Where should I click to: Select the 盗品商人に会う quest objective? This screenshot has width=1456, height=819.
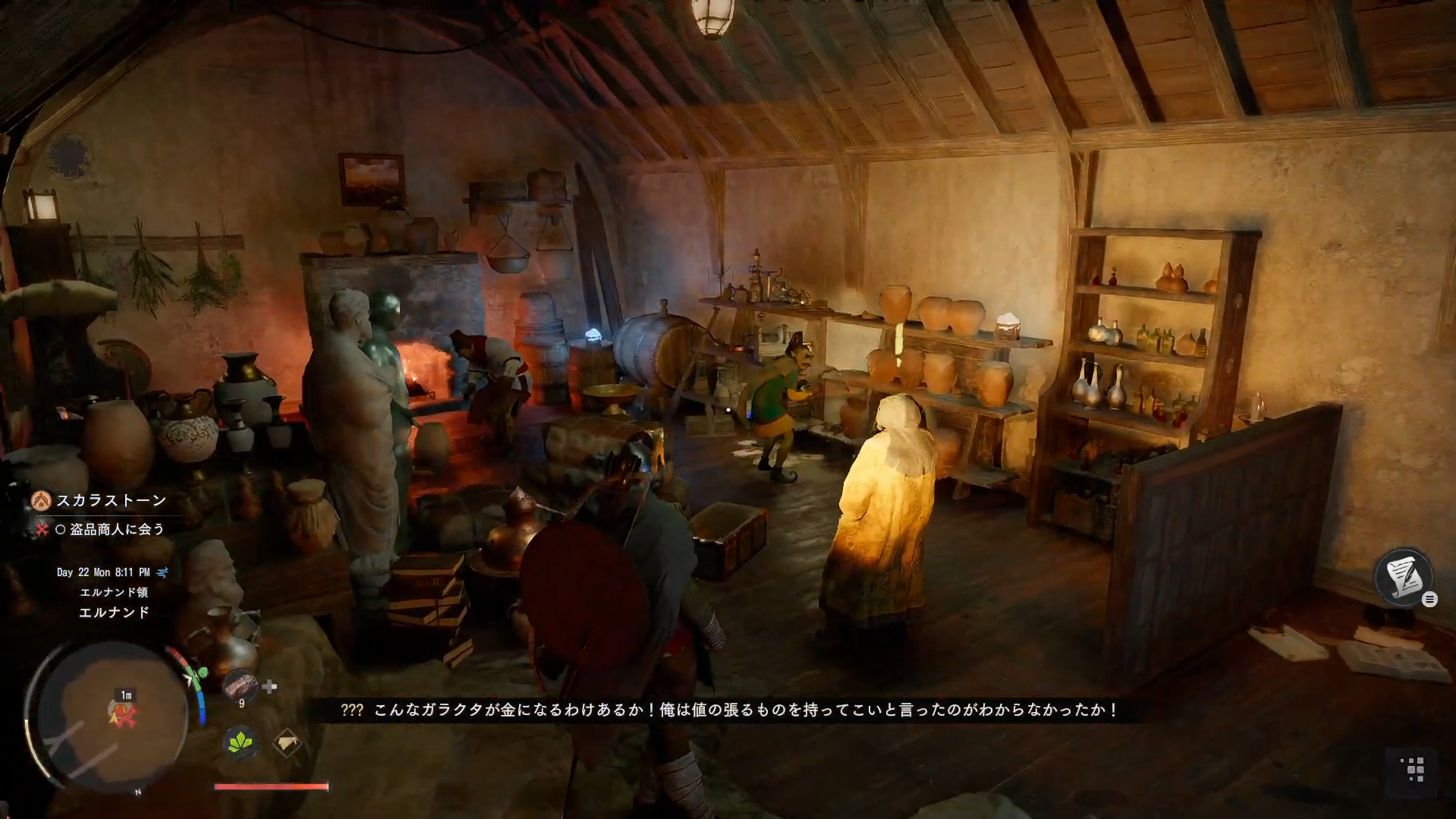pos(117,529)
